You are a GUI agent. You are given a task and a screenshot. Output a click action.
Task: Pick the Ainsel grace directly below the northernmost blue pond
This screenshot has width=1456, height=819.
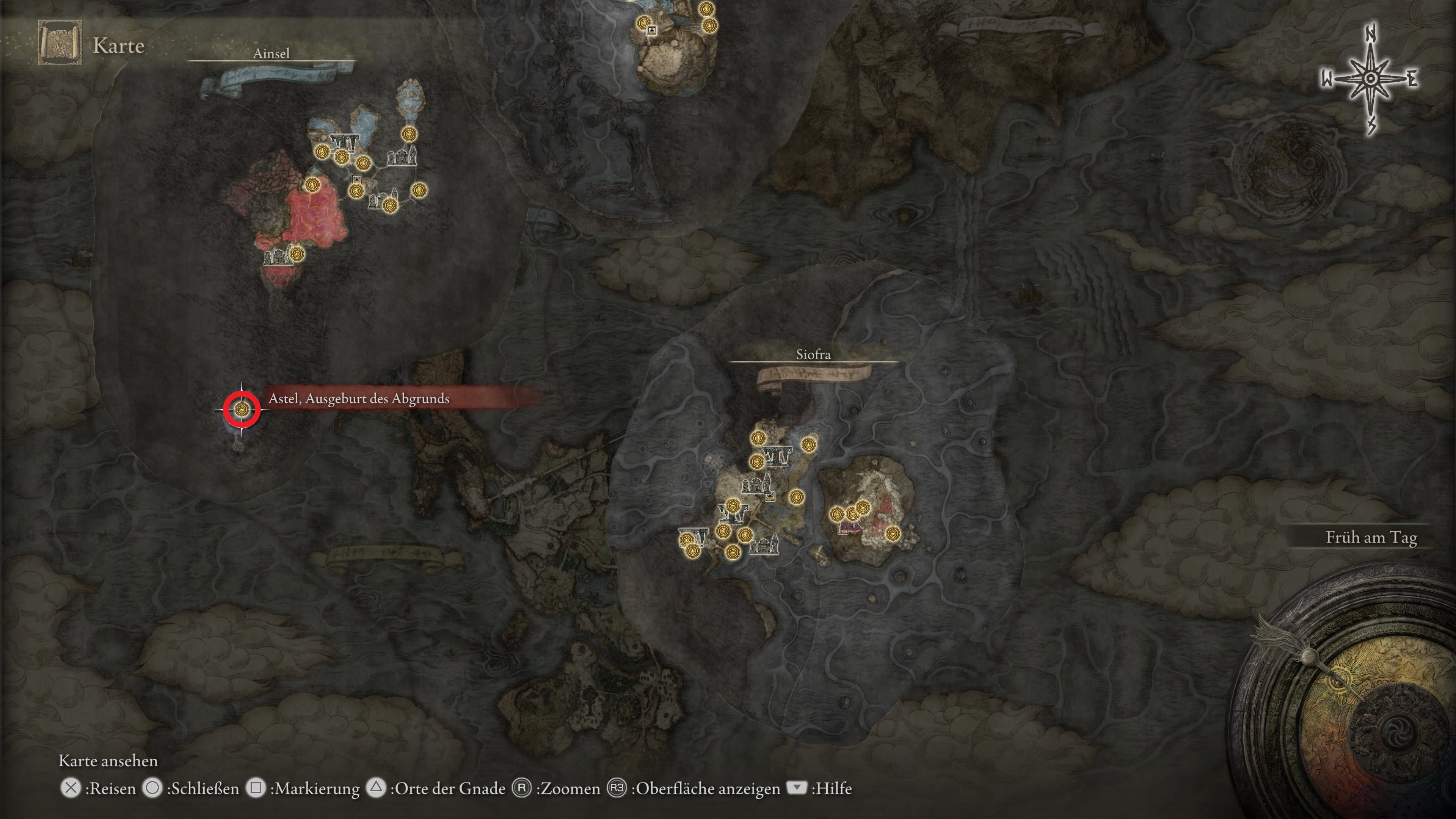pos(409,135)
